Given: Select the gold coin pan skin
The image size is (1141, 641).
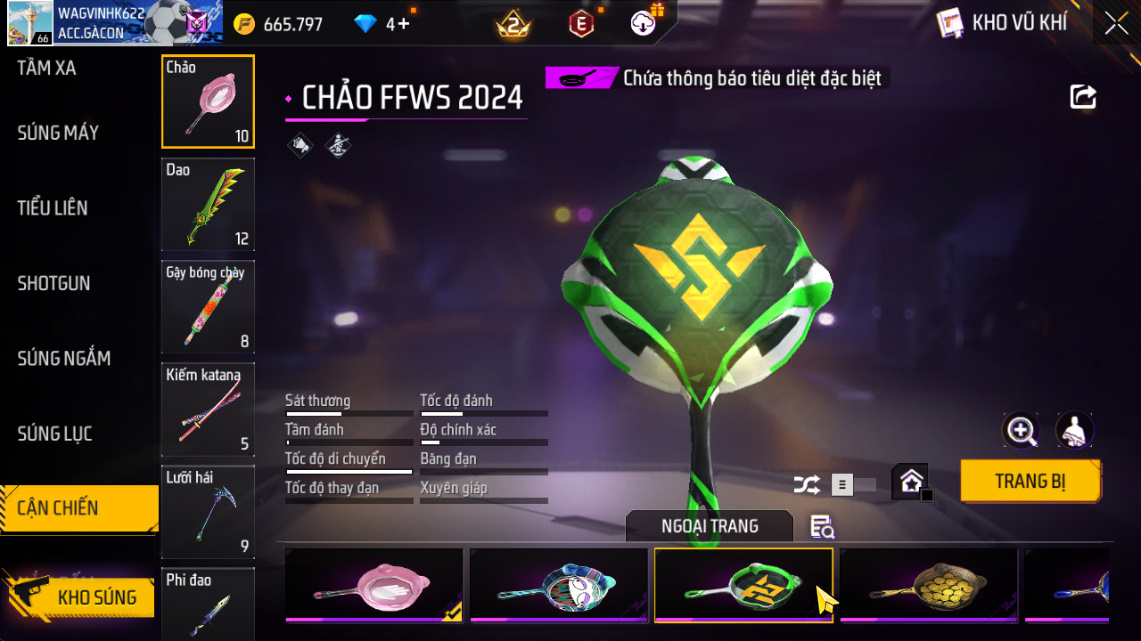Looking at the screenshot, I should [x=928, y=585].
